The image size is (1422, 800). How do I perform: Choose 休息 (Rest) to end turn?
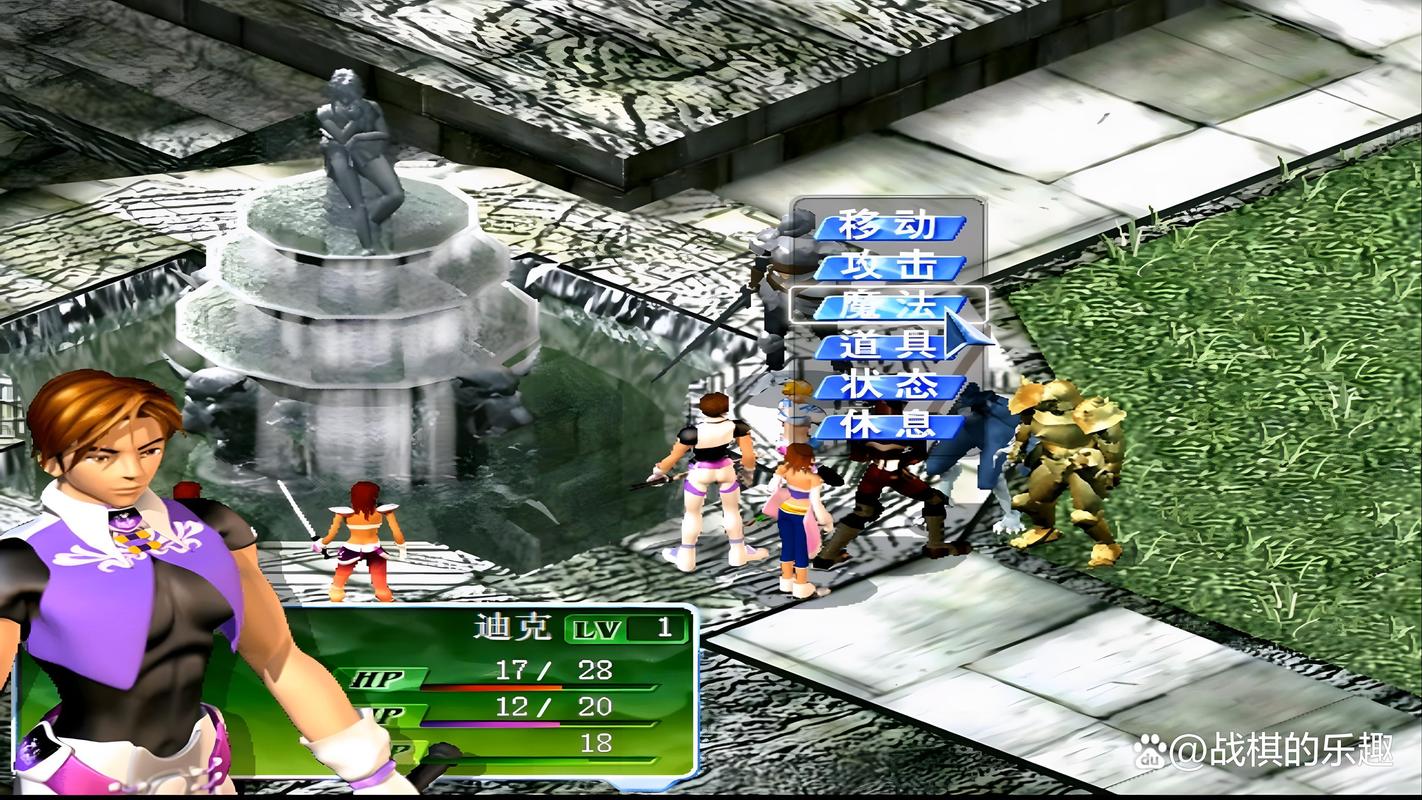click(x=888, y=426)
